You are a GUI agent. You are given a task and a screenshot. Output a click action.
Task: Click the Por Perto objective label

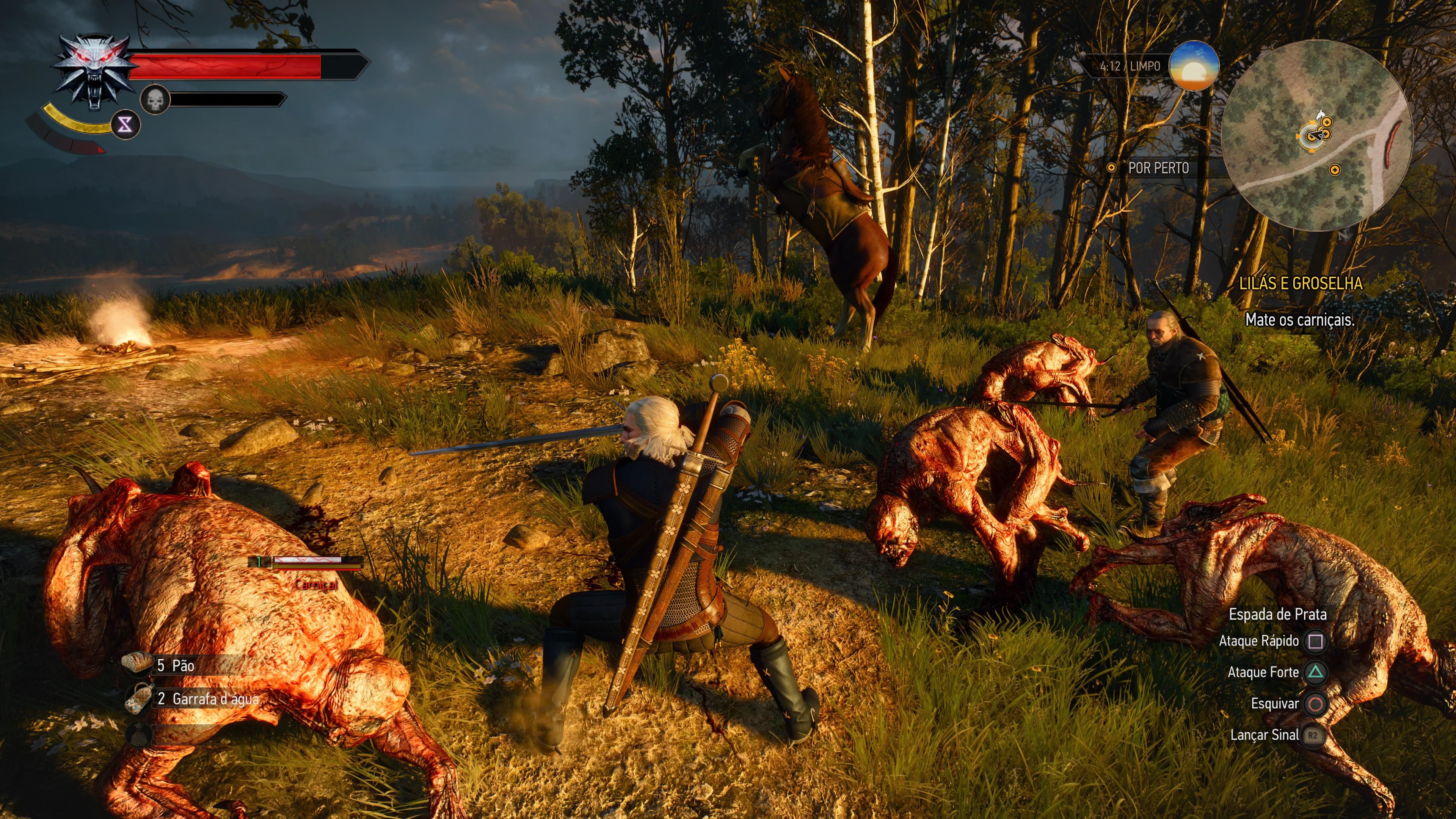(x=1158, y=168)
